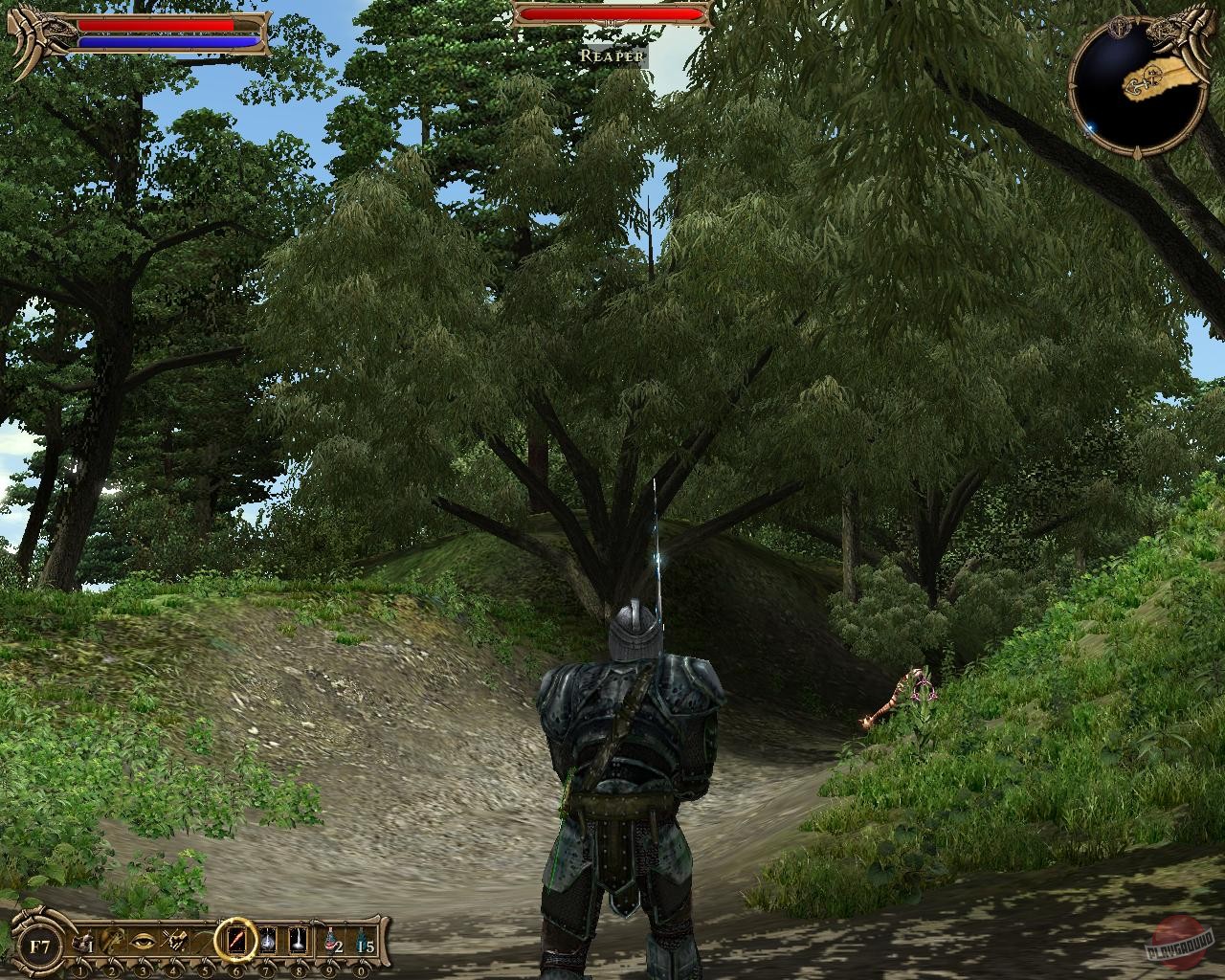Select the glowing flaming sword in slot 6
The width and height of the screenshot is (1225, 980).
(x=236, y=940)
